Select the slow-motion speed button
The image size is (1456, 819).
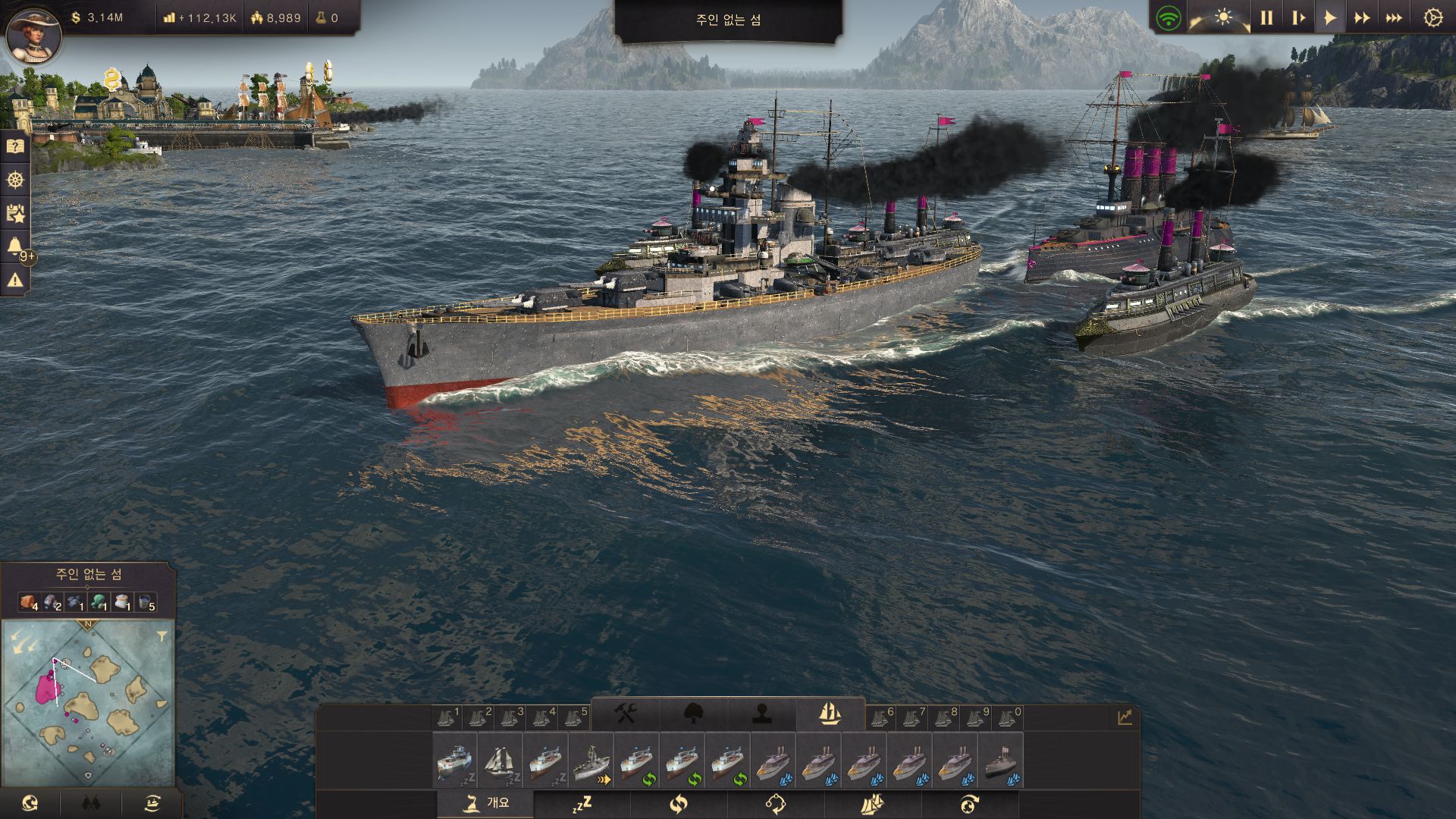click(x=1298, y=18)
